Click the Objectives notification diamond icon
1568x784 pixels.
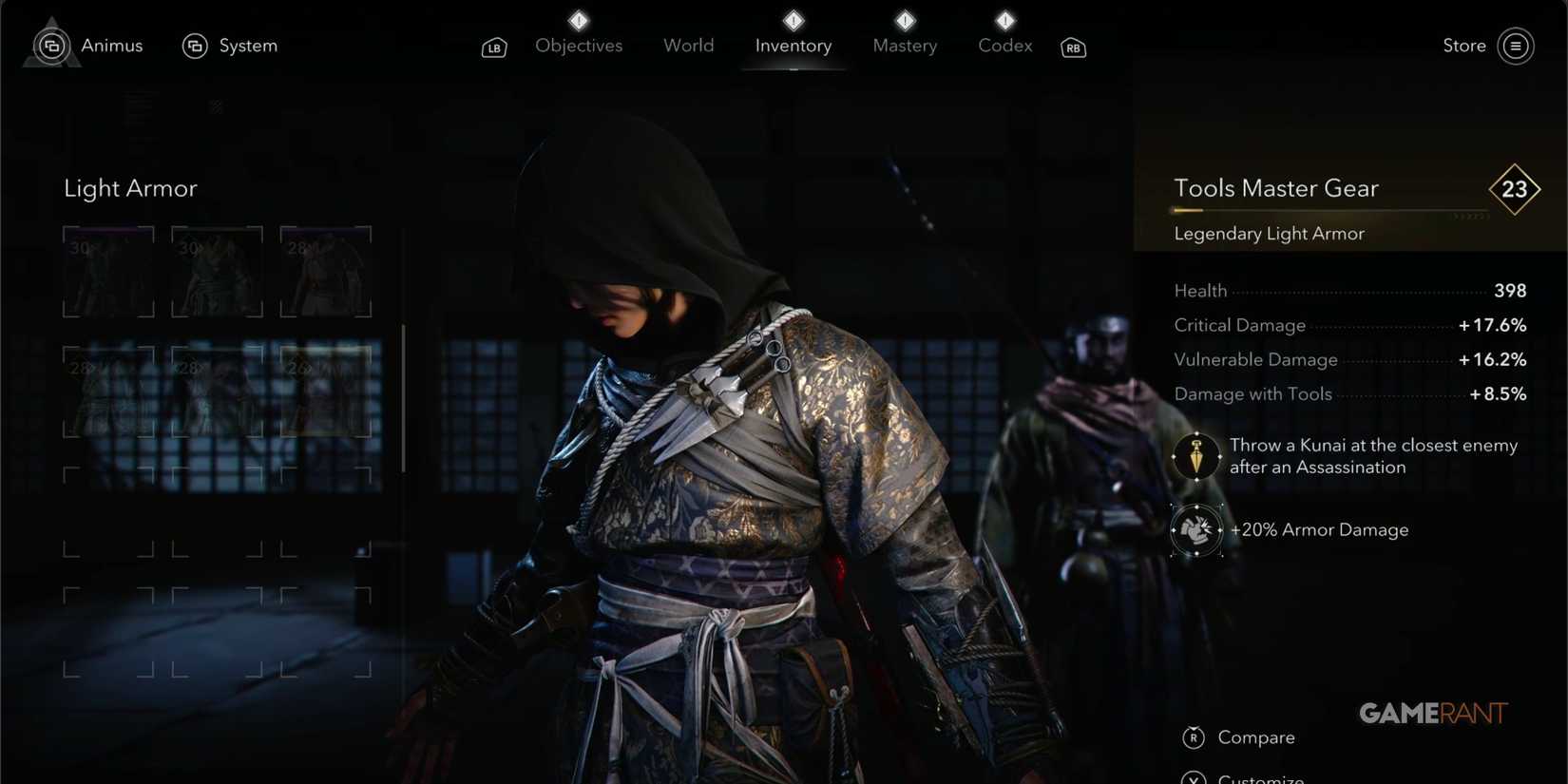[578, 18]
